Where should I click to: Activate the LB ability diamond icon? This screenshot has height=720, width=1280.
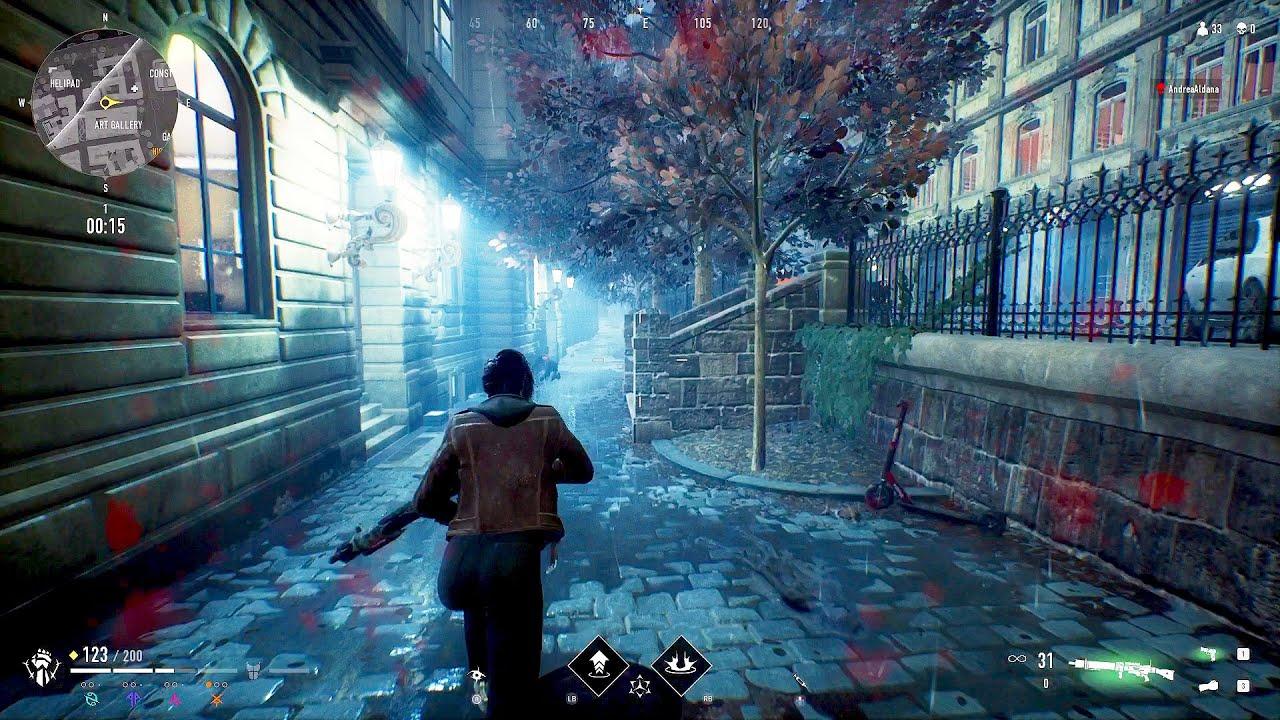598,665
